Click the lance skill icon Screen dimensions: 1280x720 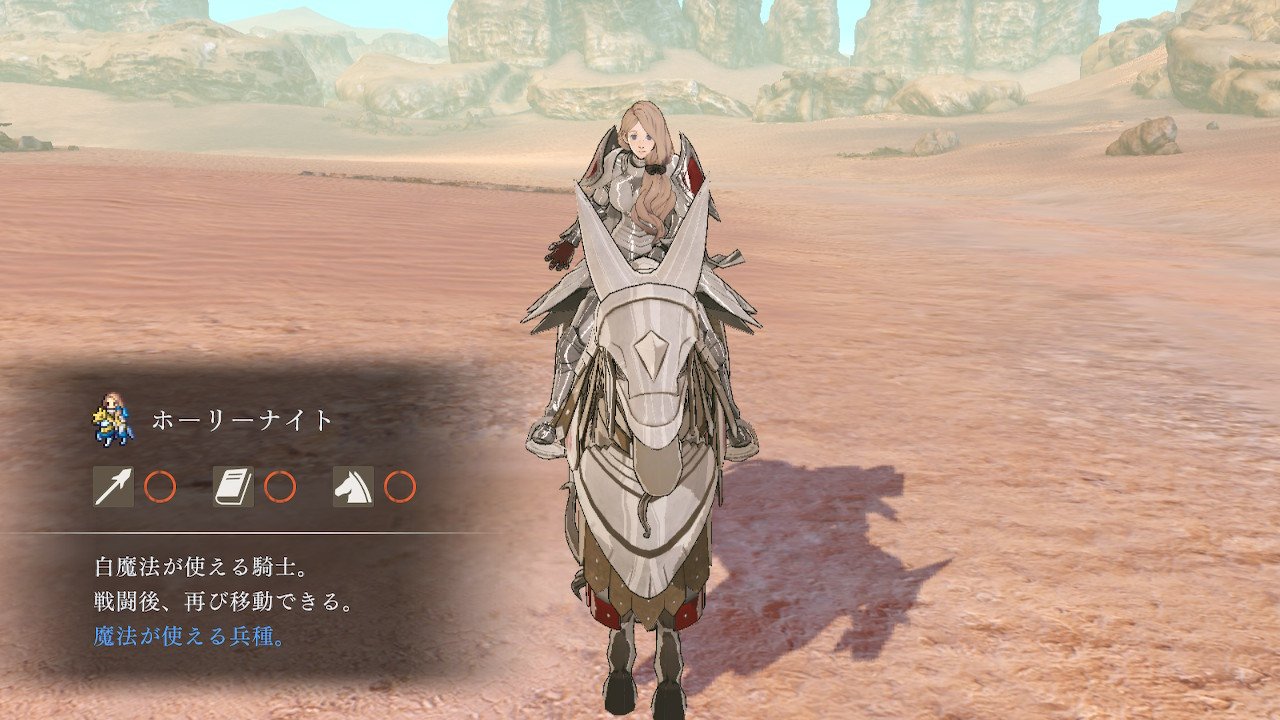tap(113, 487)
